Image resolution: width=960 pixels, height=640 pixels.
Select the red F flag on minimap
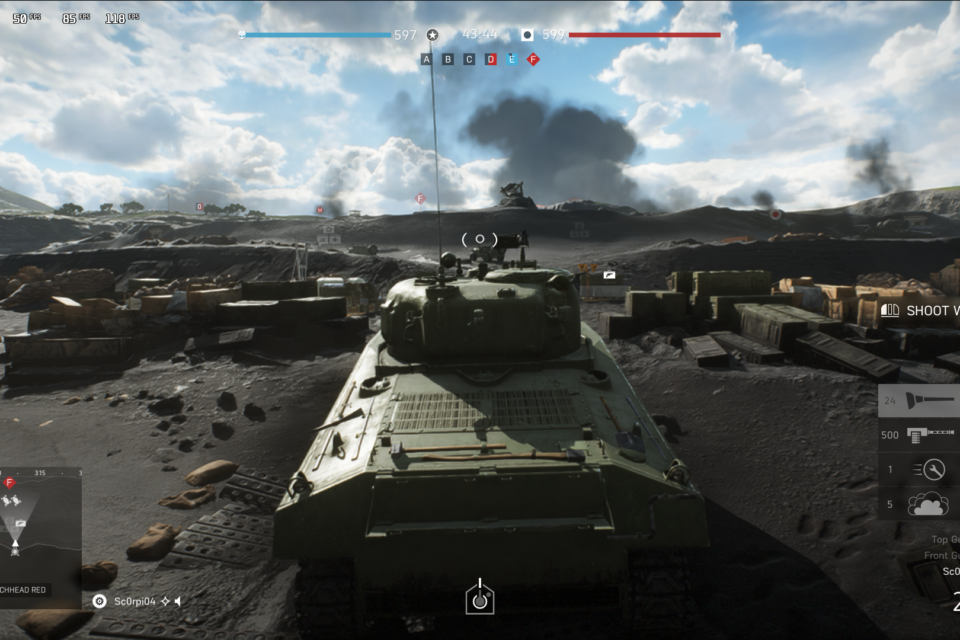10,483
